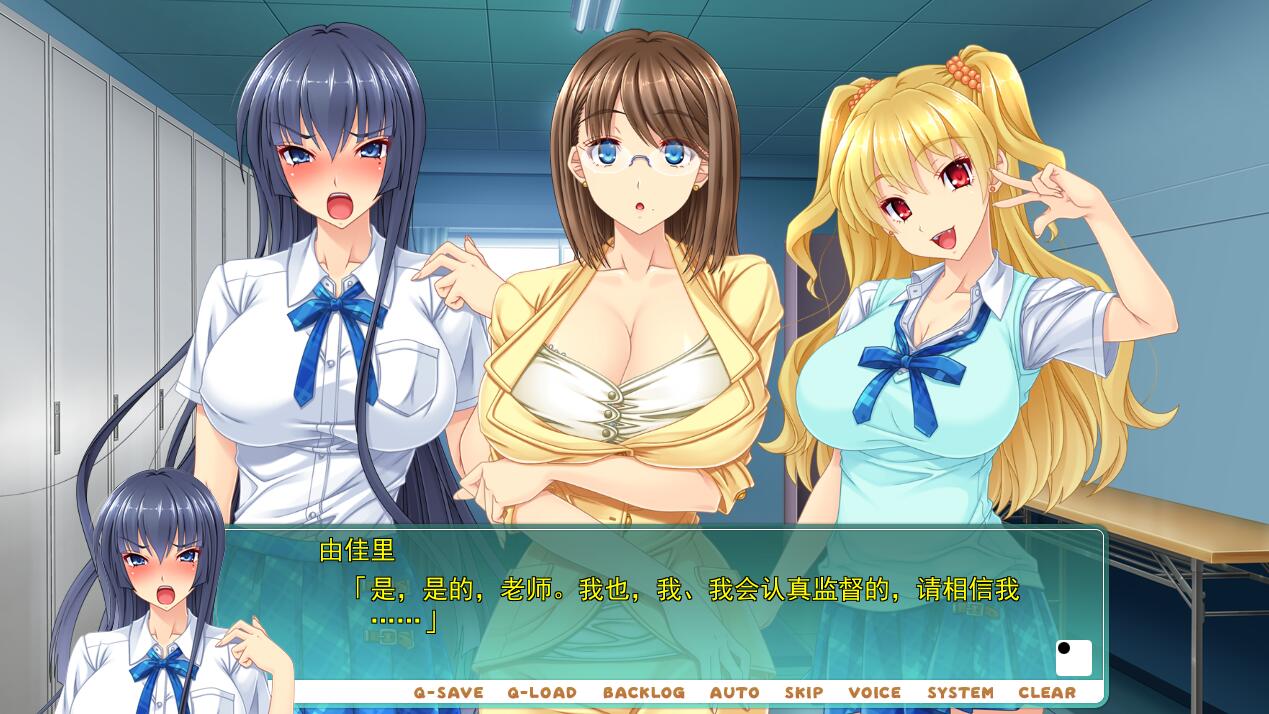Open the BACKLOG history
Image resolution: width=1269 pixels, height=714 pixels.
coord(643,692)
